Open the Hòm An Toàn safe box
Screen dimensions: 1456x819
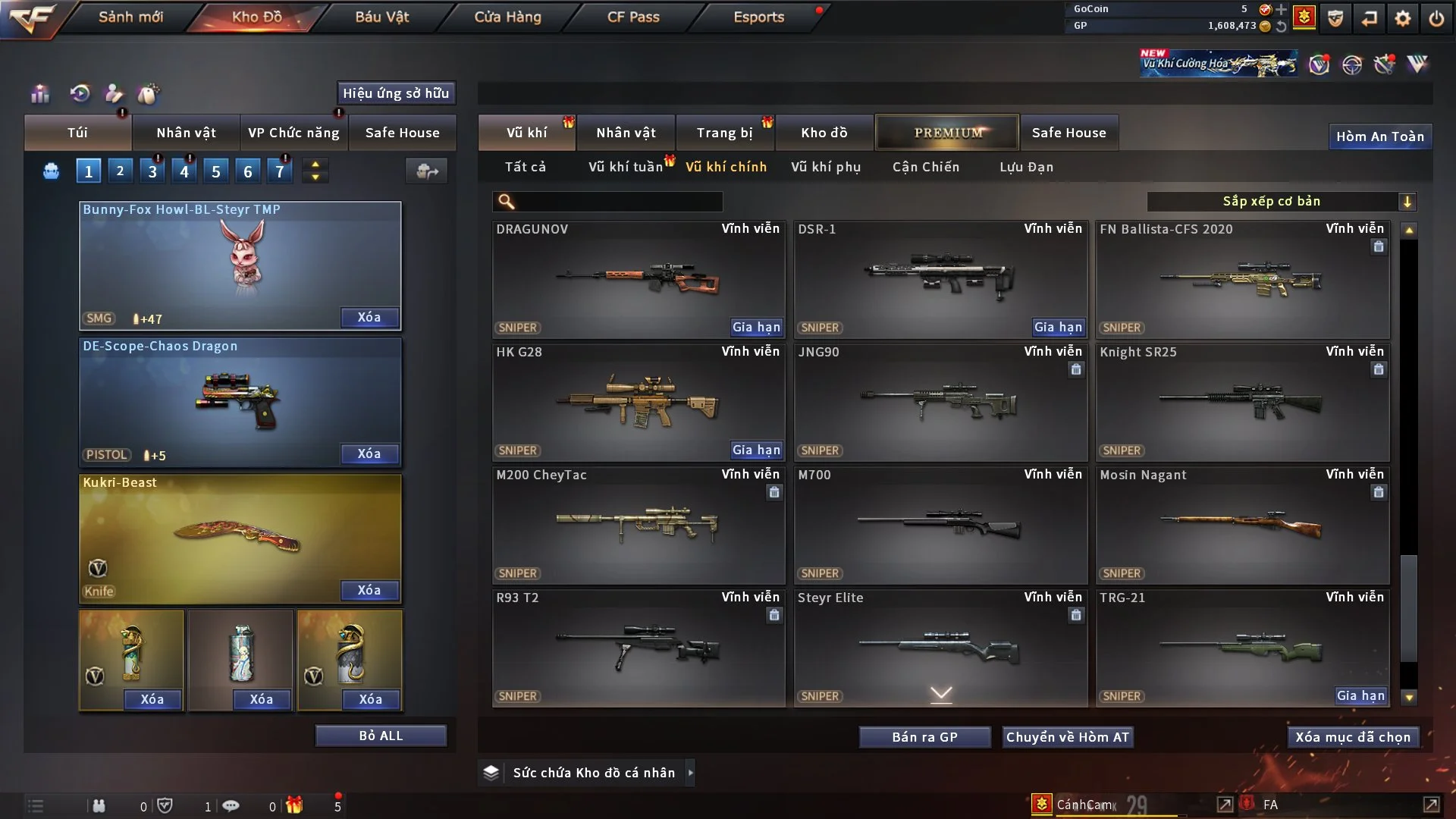click(1379, 136)
